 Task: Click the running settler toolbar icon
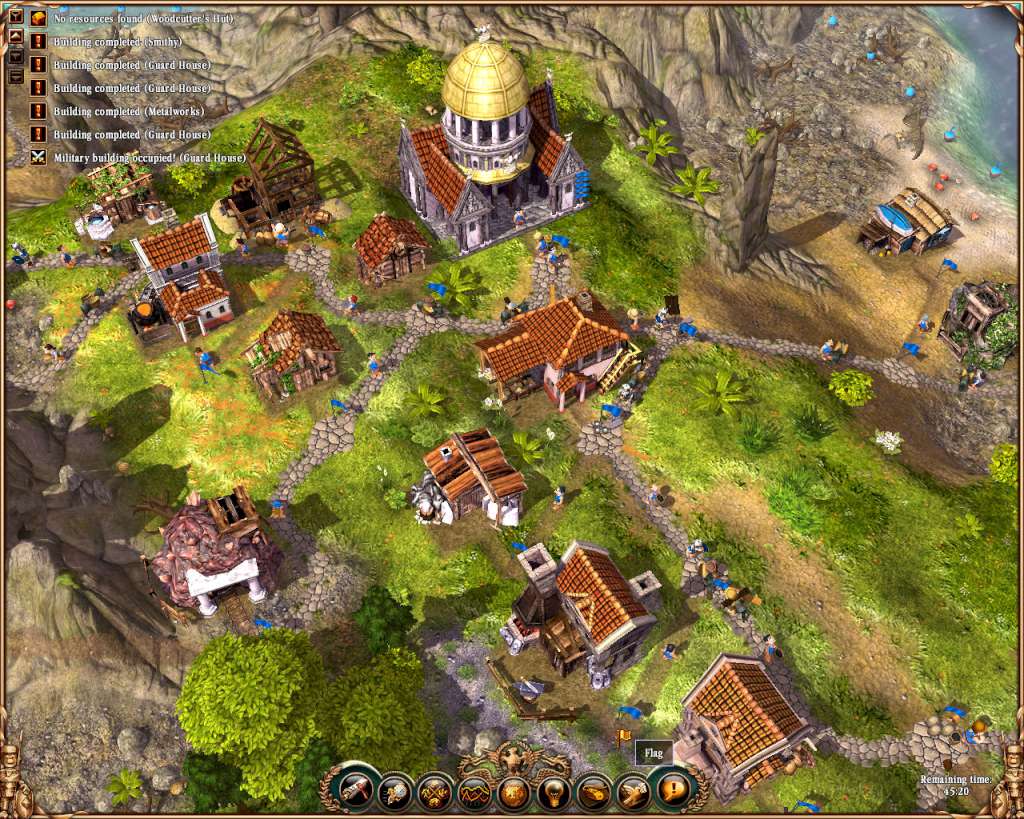coord(396,790)
